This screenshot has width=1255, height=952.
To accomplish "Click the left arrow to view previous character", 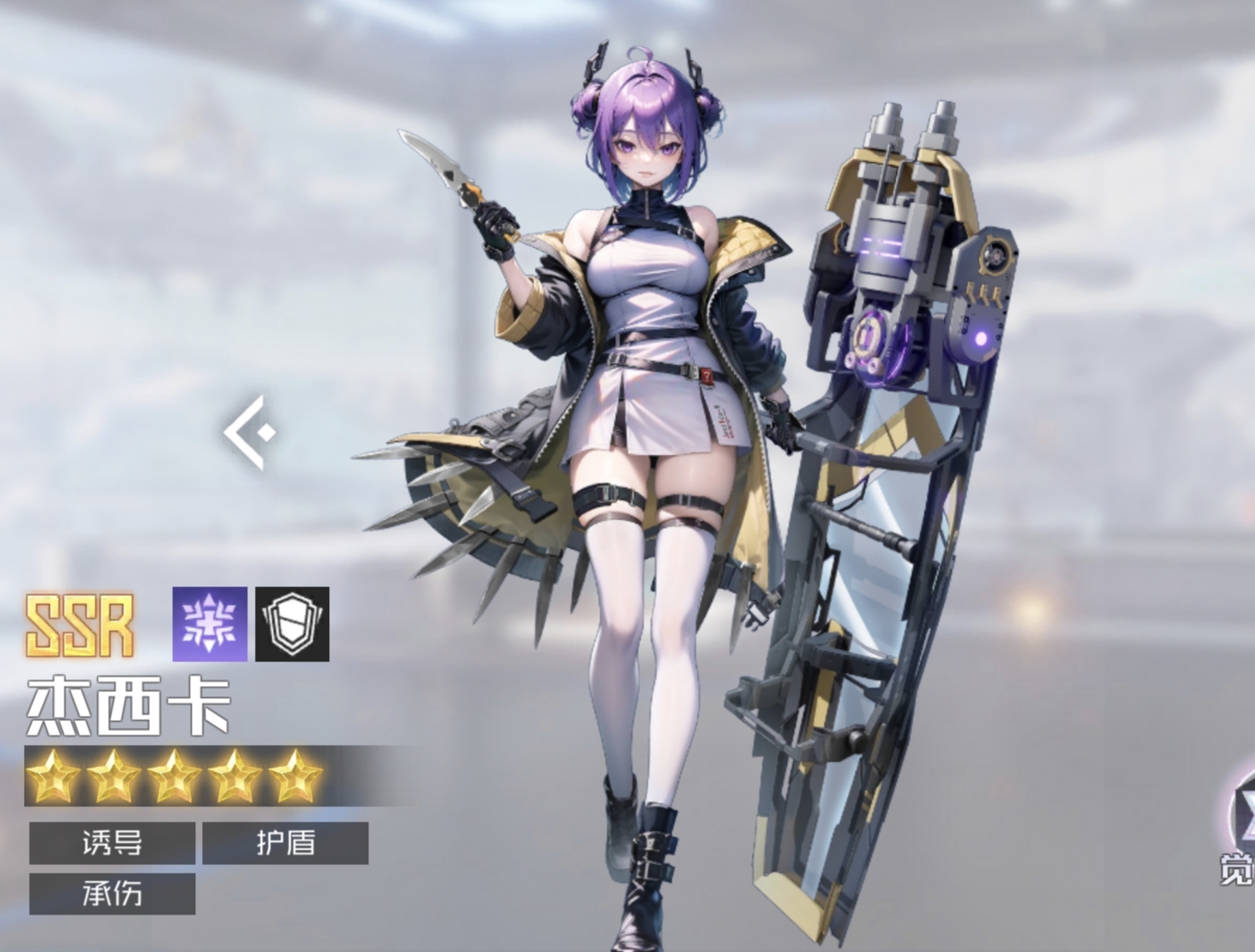I will click(250, 432).
